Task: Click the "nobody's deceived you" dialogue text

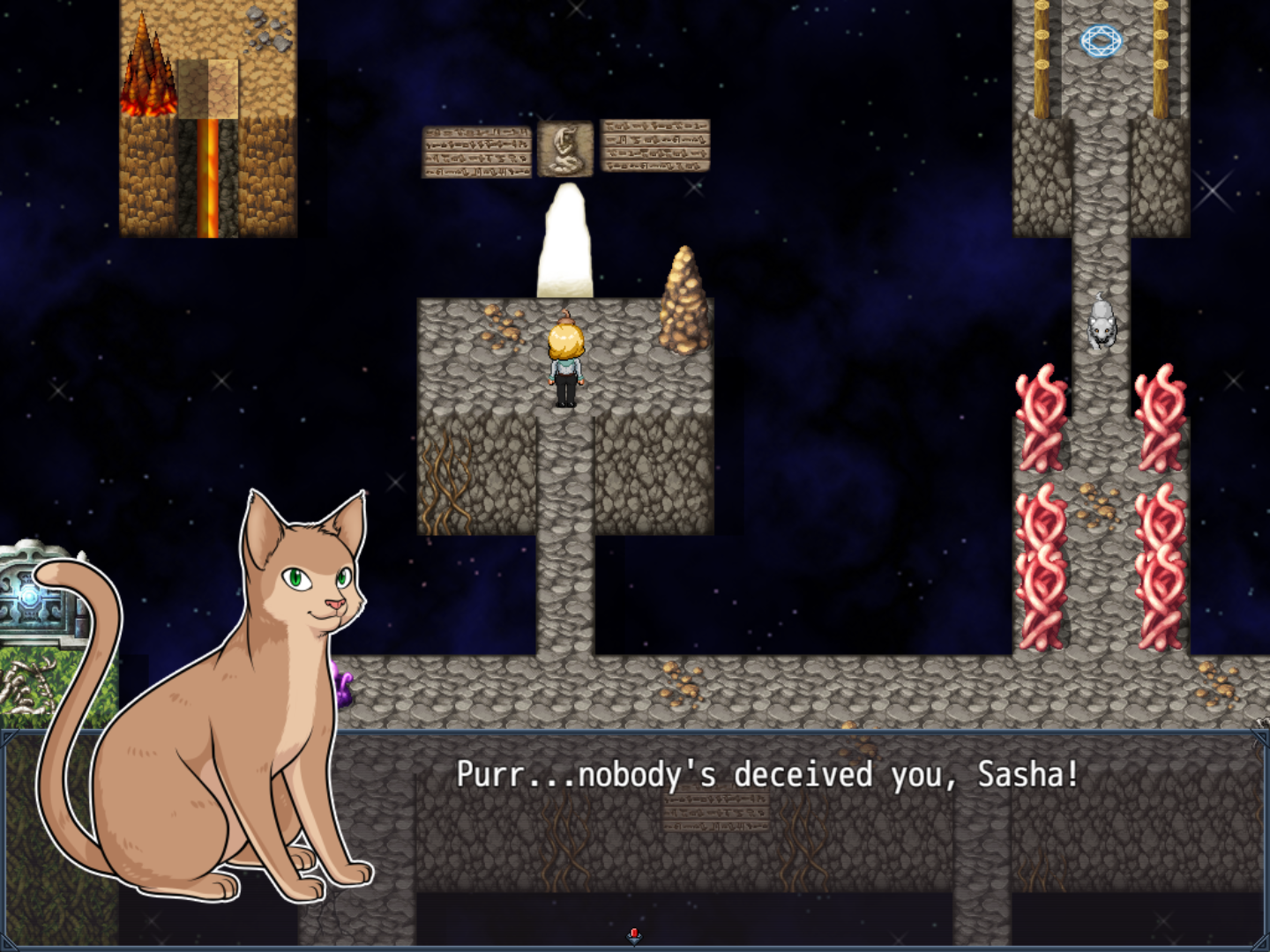Action: (x=766, y=775)
